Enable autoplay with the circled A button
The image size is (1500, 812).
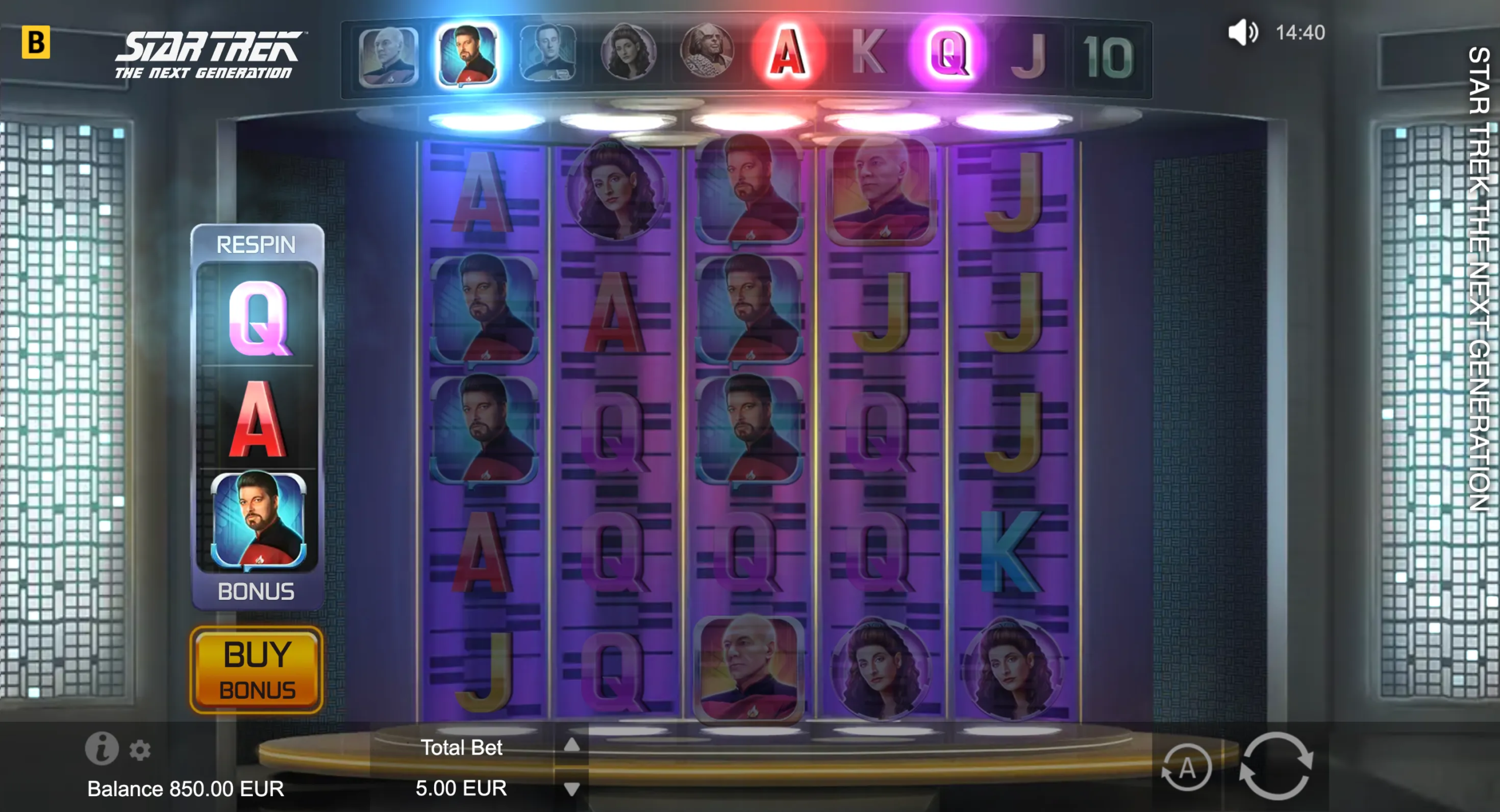coord(1187,767)
